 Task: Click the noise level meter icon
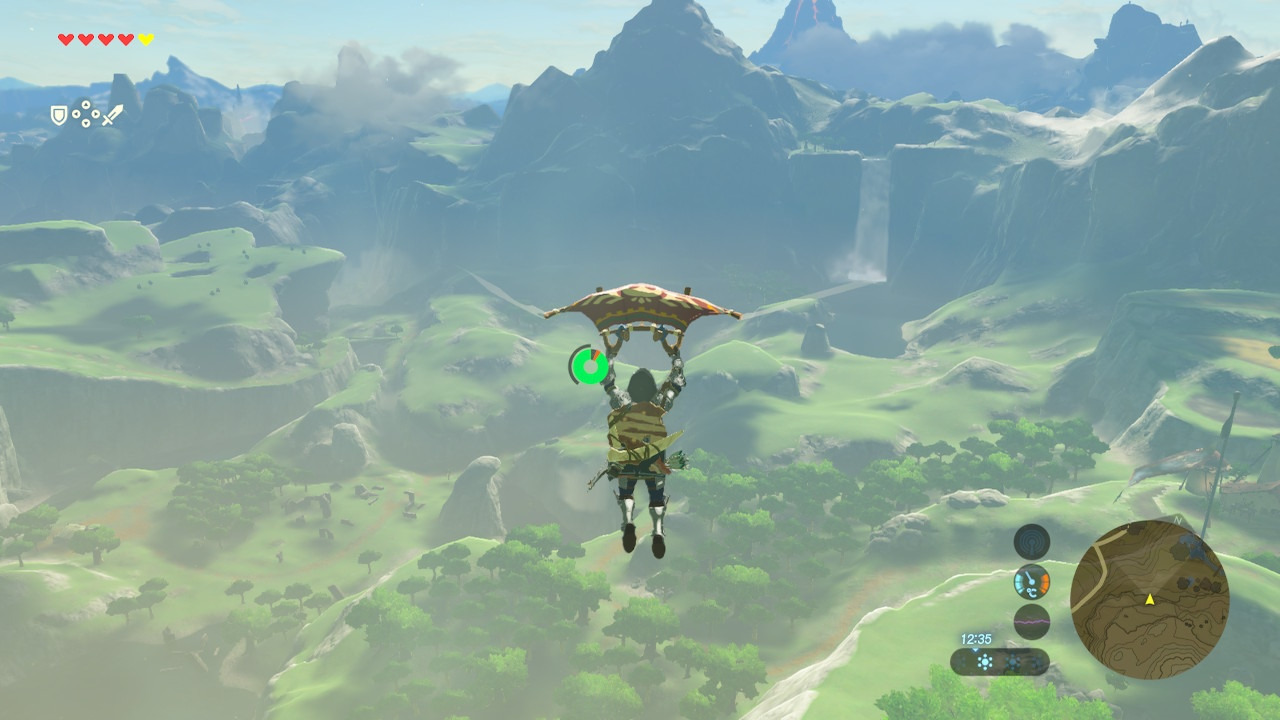[x=1031, y=621]
